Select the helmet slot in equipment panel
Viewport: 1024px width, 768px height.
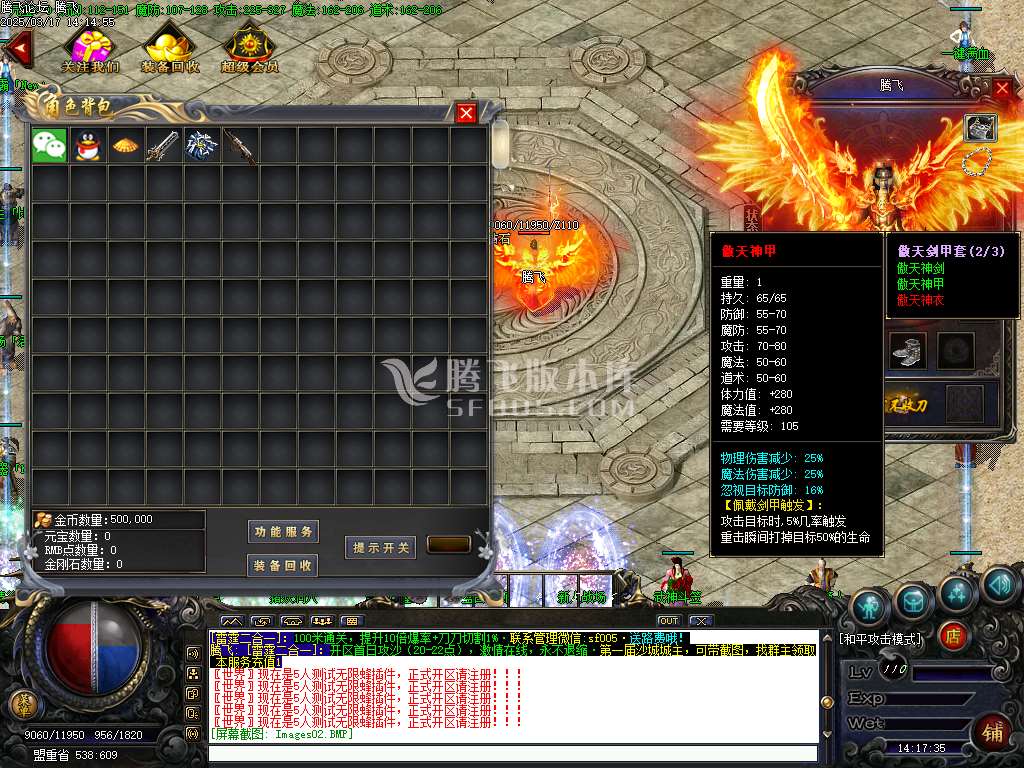click(x=980, y=127)
